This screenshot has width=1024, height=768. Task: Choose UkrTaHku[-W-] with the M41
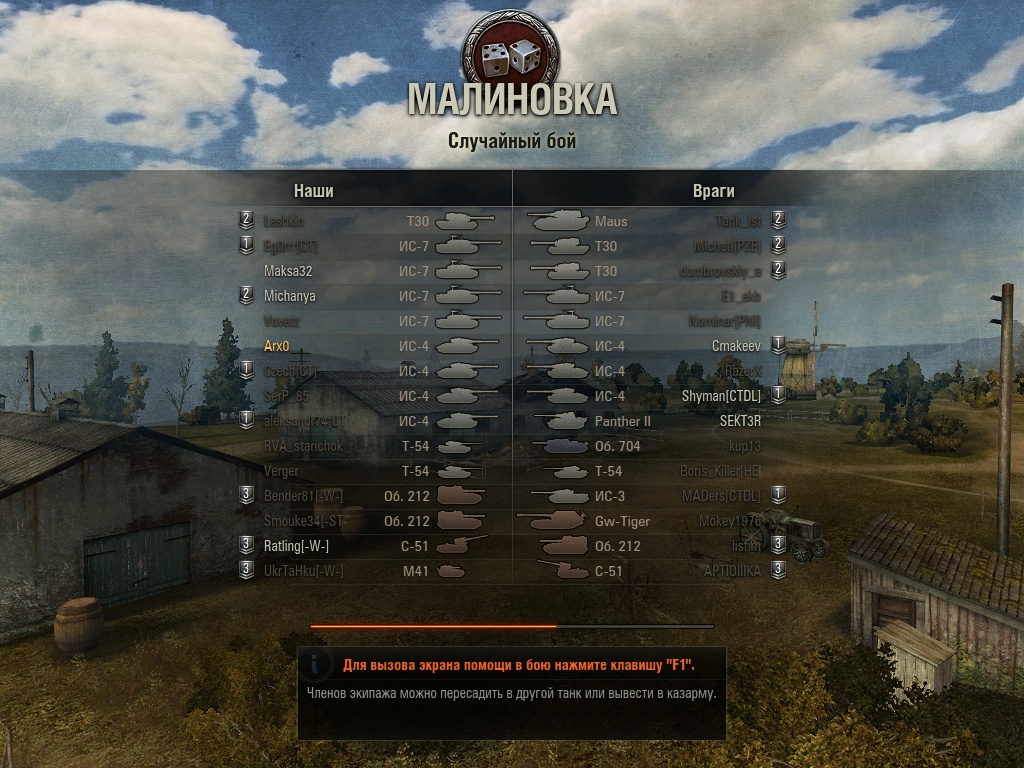click(304, 571)
